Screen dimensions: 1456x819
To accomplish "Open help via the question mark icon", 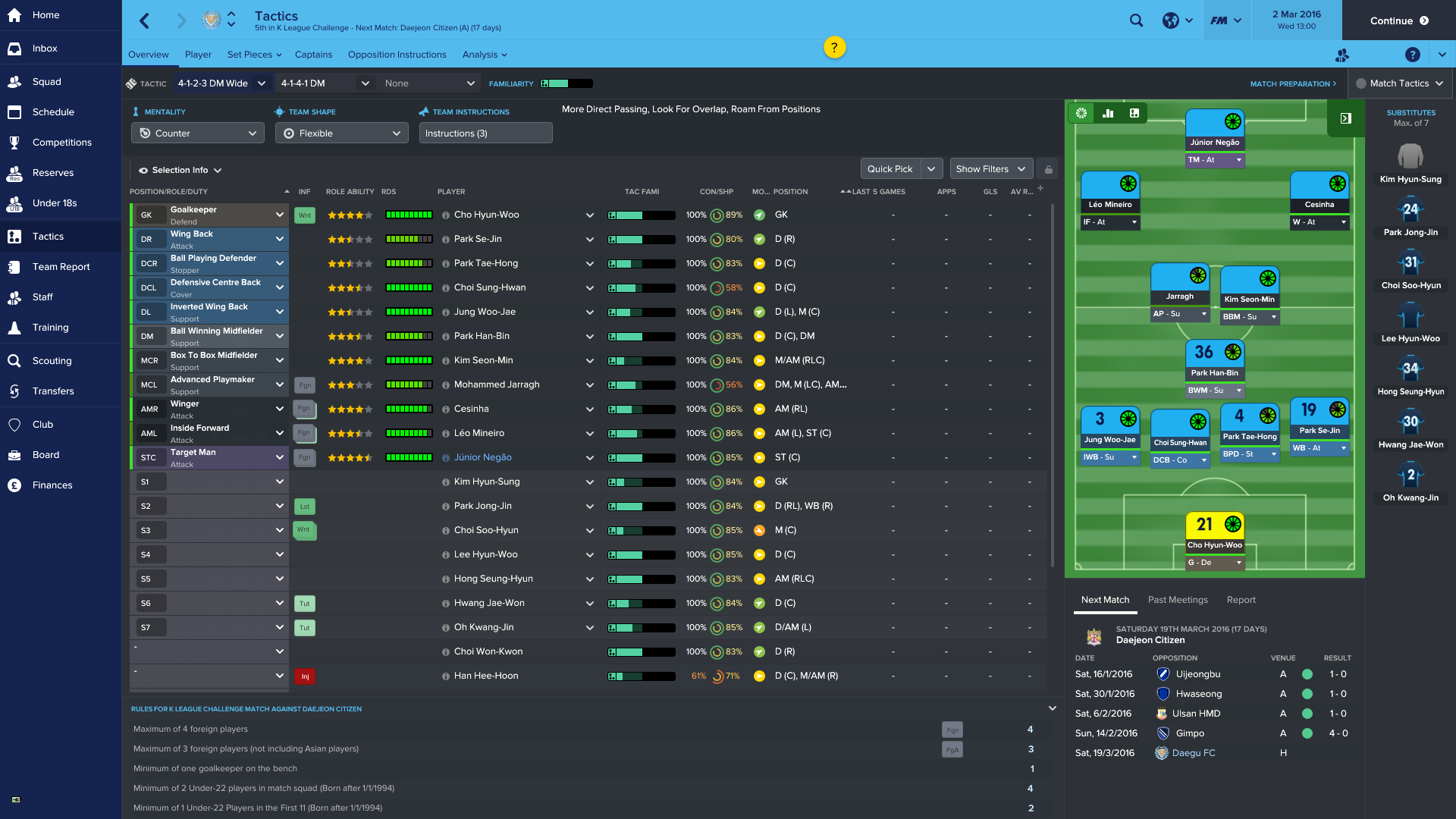I will 1412,55.
